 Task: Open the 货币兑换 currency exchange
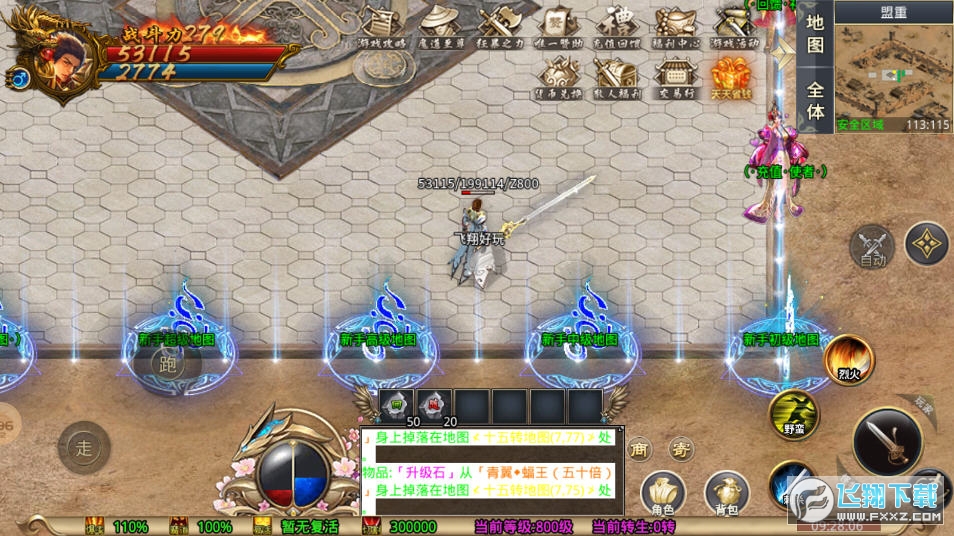(x=557, y=76)
